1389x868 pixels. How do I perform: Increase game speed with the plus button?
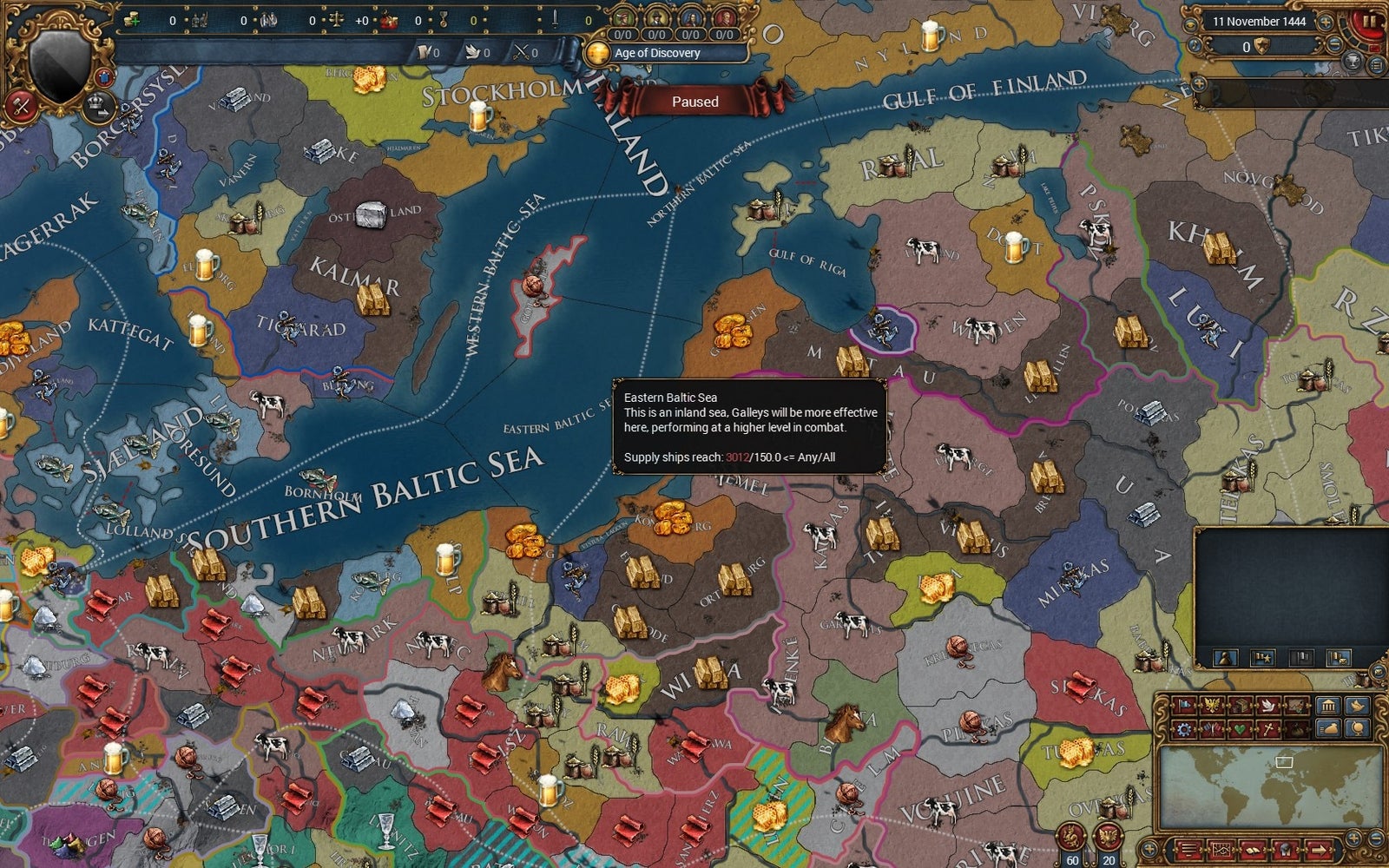[x=1325, y=23]
